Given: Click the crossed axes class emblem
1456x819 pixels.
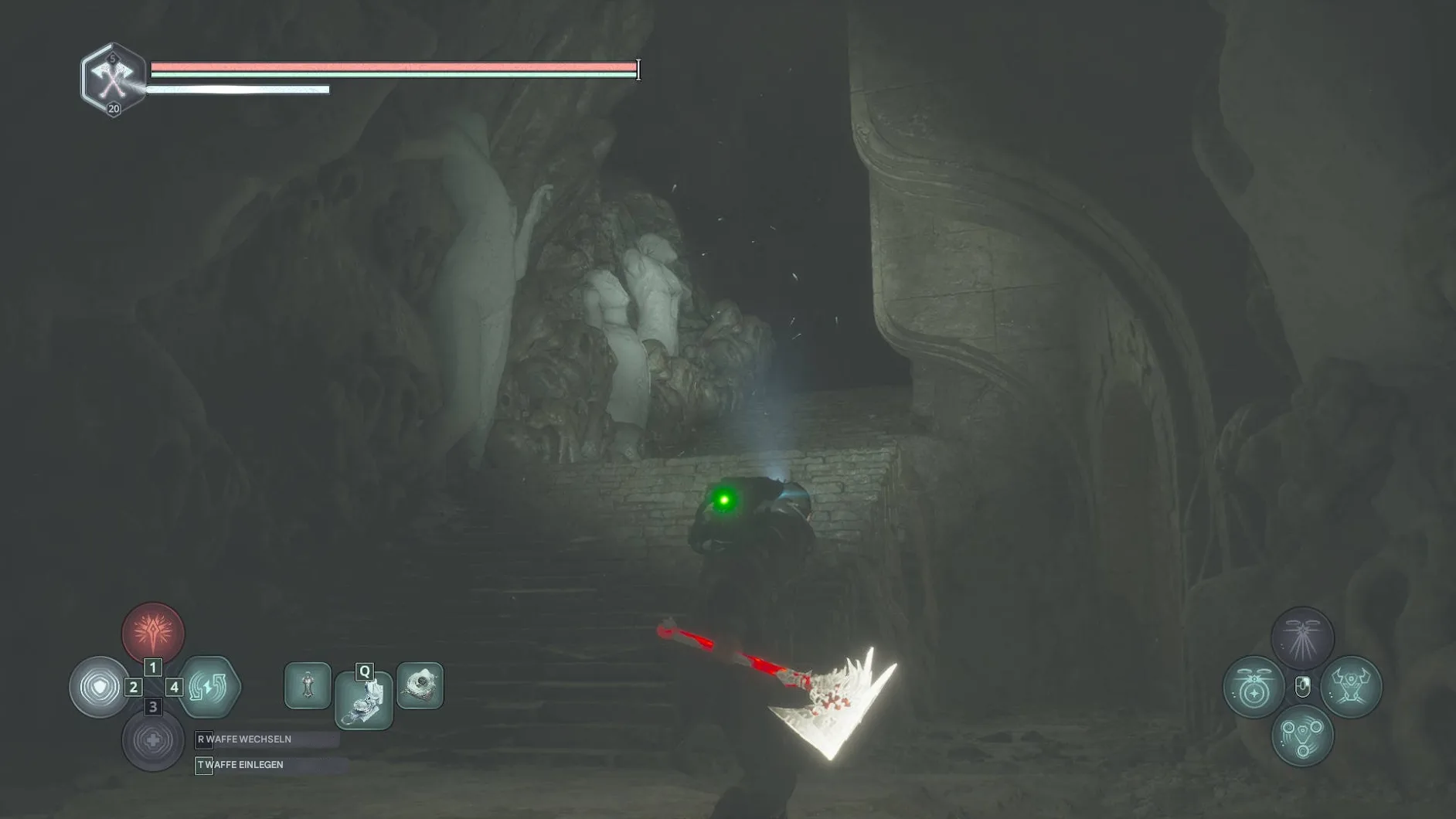Looking at the screenshot, I should tap(113, 79).
